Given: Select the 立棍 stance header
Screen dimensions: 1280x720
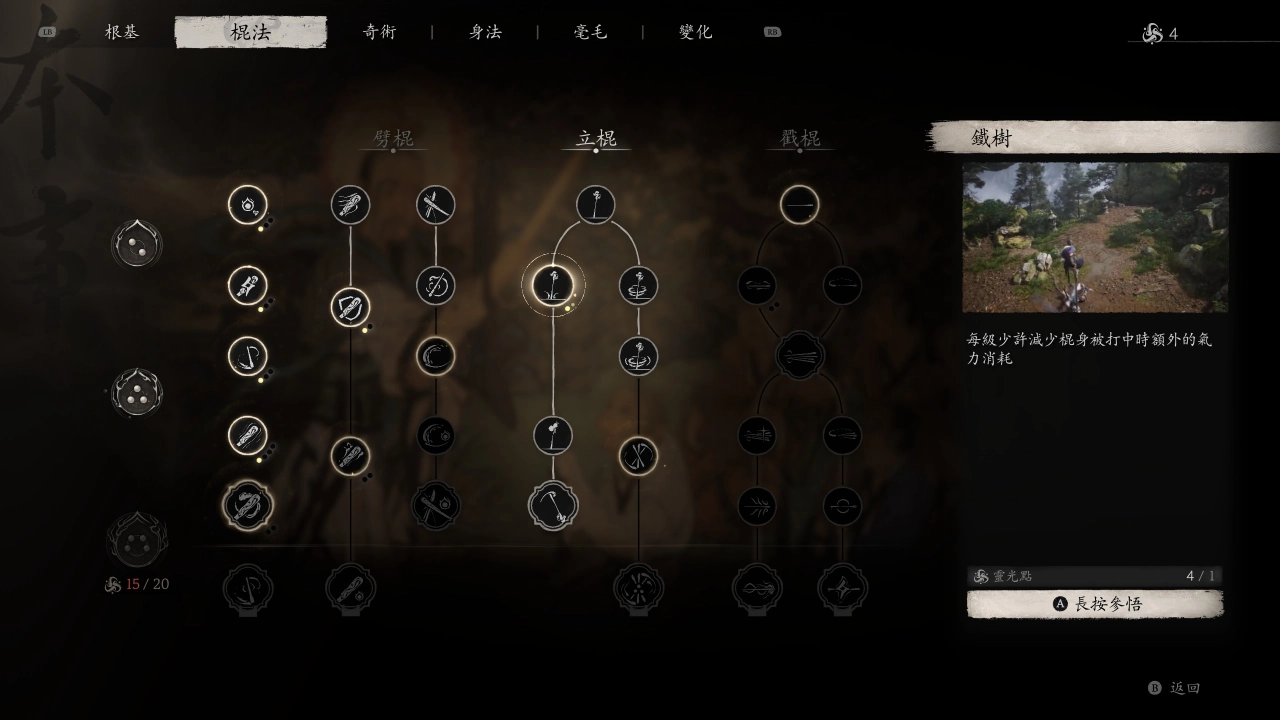Looking at the screenshot, I should [x=596, y=138].
